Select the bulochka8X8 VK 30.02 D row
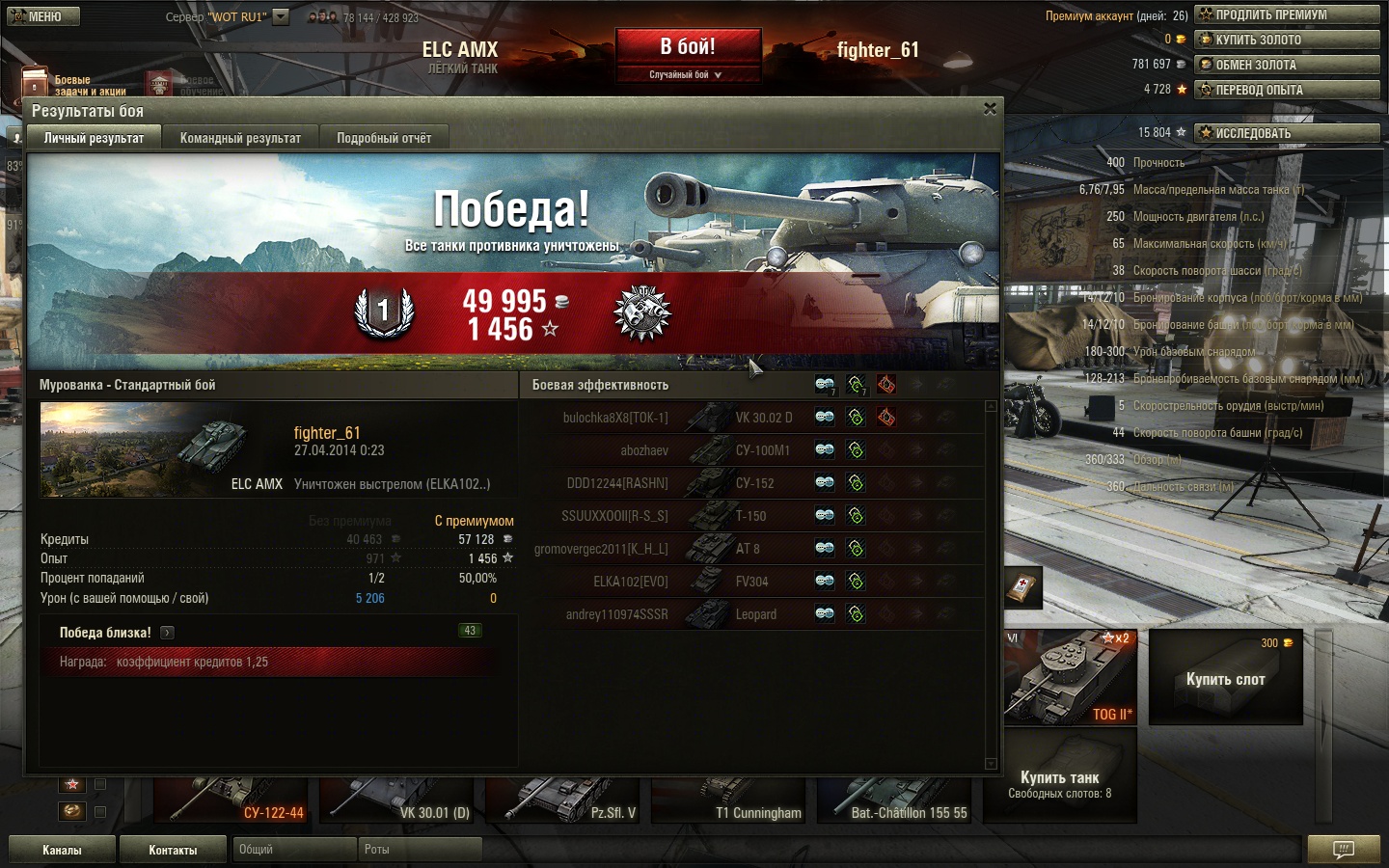 pos(675,418)
